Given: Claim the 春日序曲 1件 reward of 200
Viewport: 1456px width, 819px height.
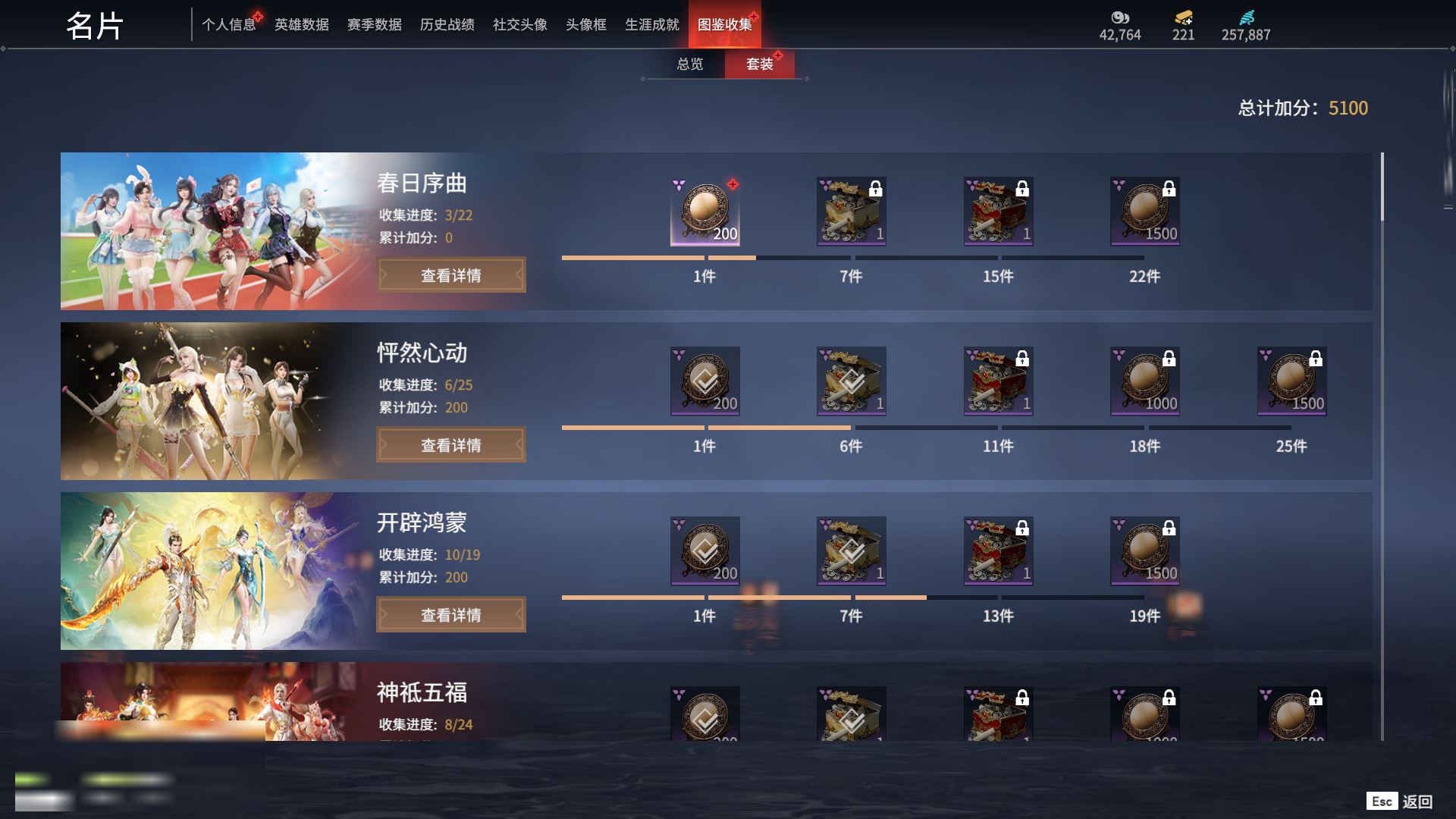Looking at the screenshot, I should (x=704, y=212).
